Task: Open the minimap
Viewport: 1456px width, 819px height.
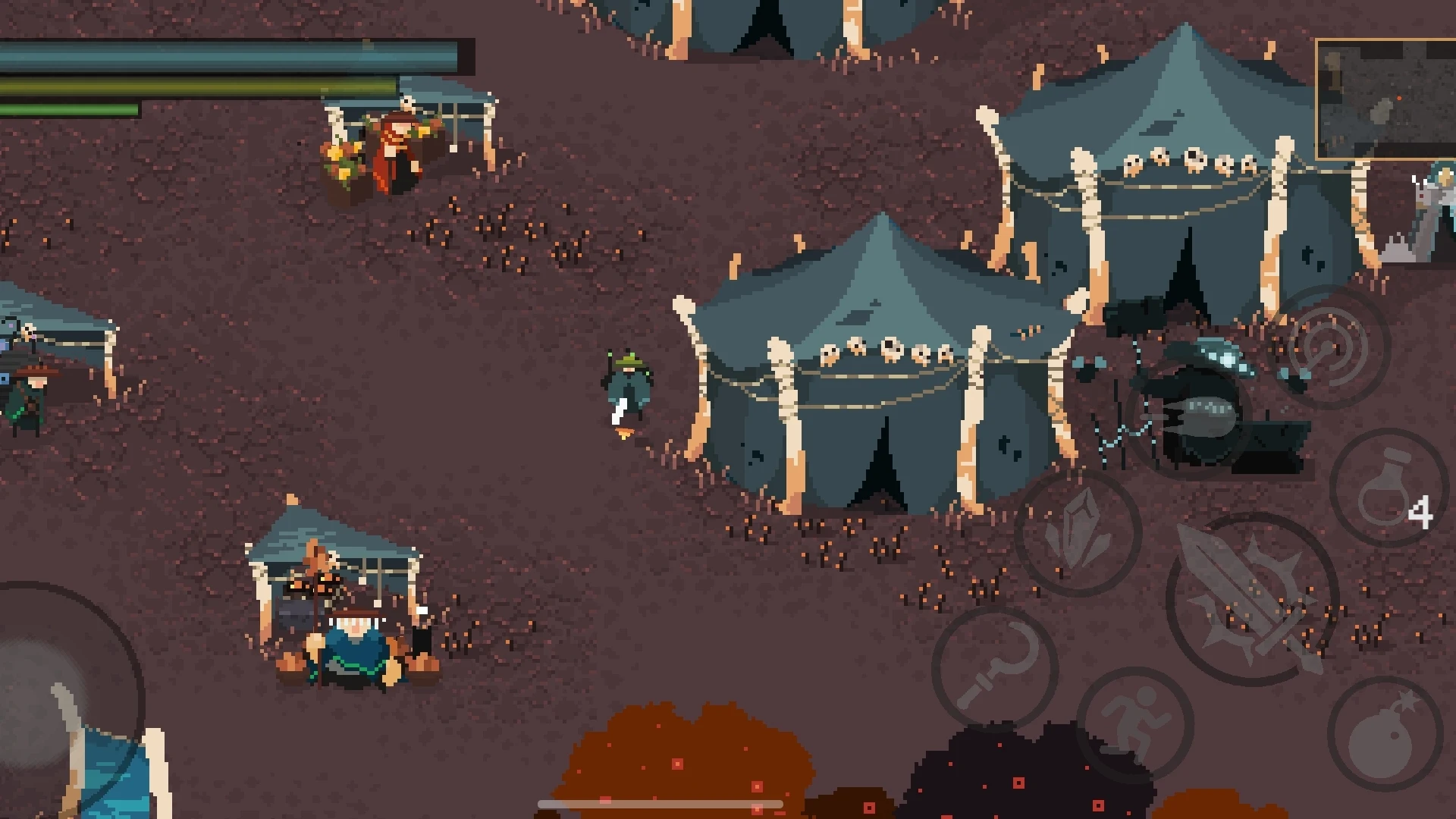Action: (x=1385, y=99)
